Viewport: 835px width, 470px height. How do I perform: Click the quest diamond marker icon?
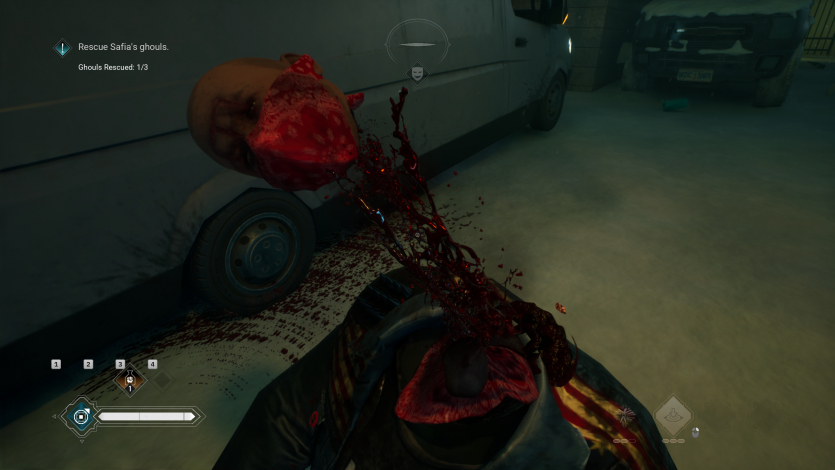[x=63, y=47]
